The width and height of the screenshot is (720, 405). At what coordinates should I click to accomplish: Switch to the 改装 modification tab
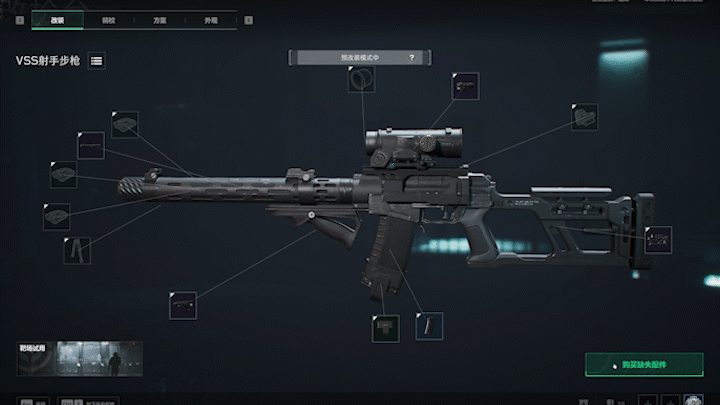pos(57,19)
